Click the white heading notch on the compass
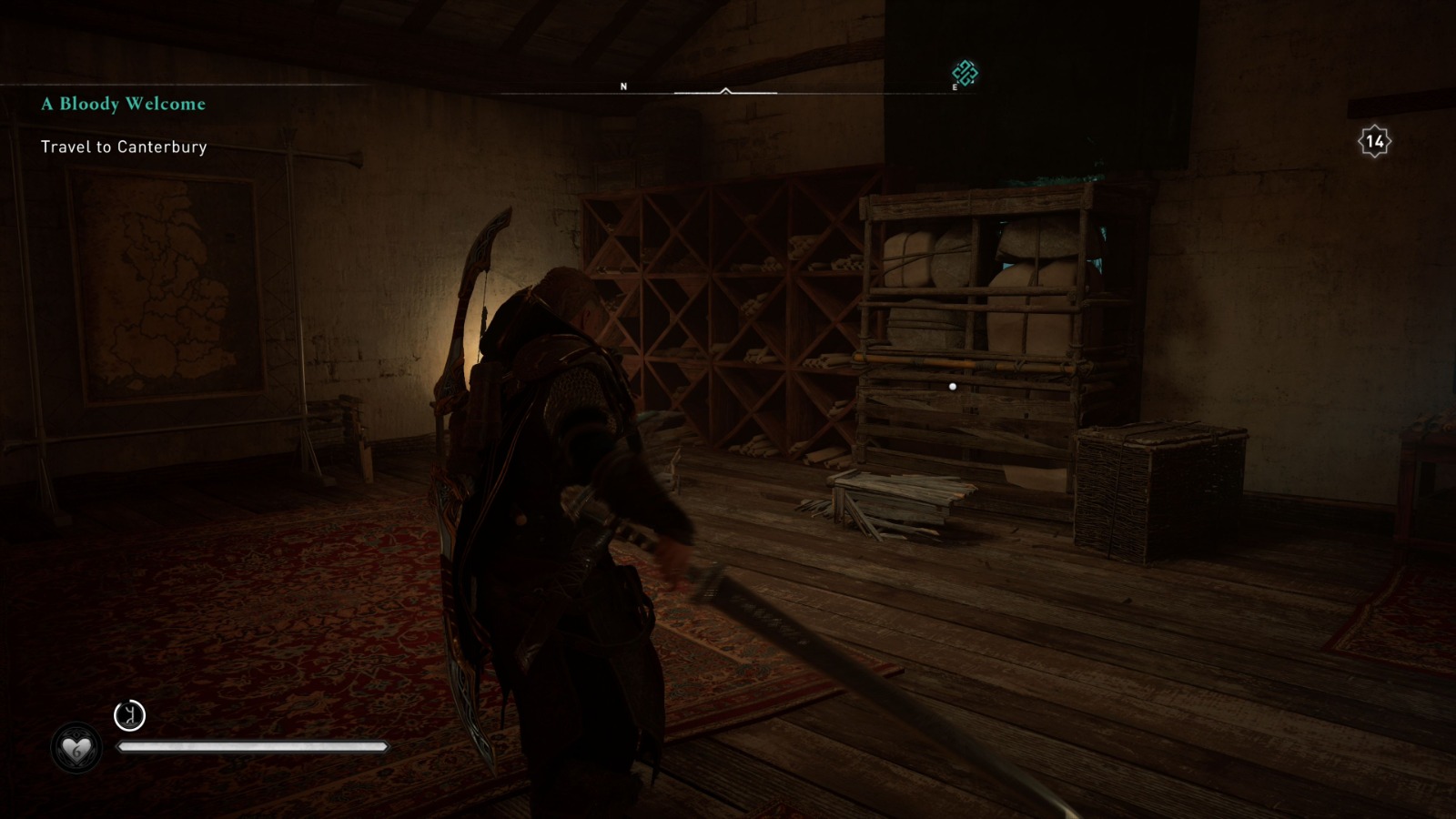The height and width of the screenshot is (819, 1456). click(x=725, y=89)
